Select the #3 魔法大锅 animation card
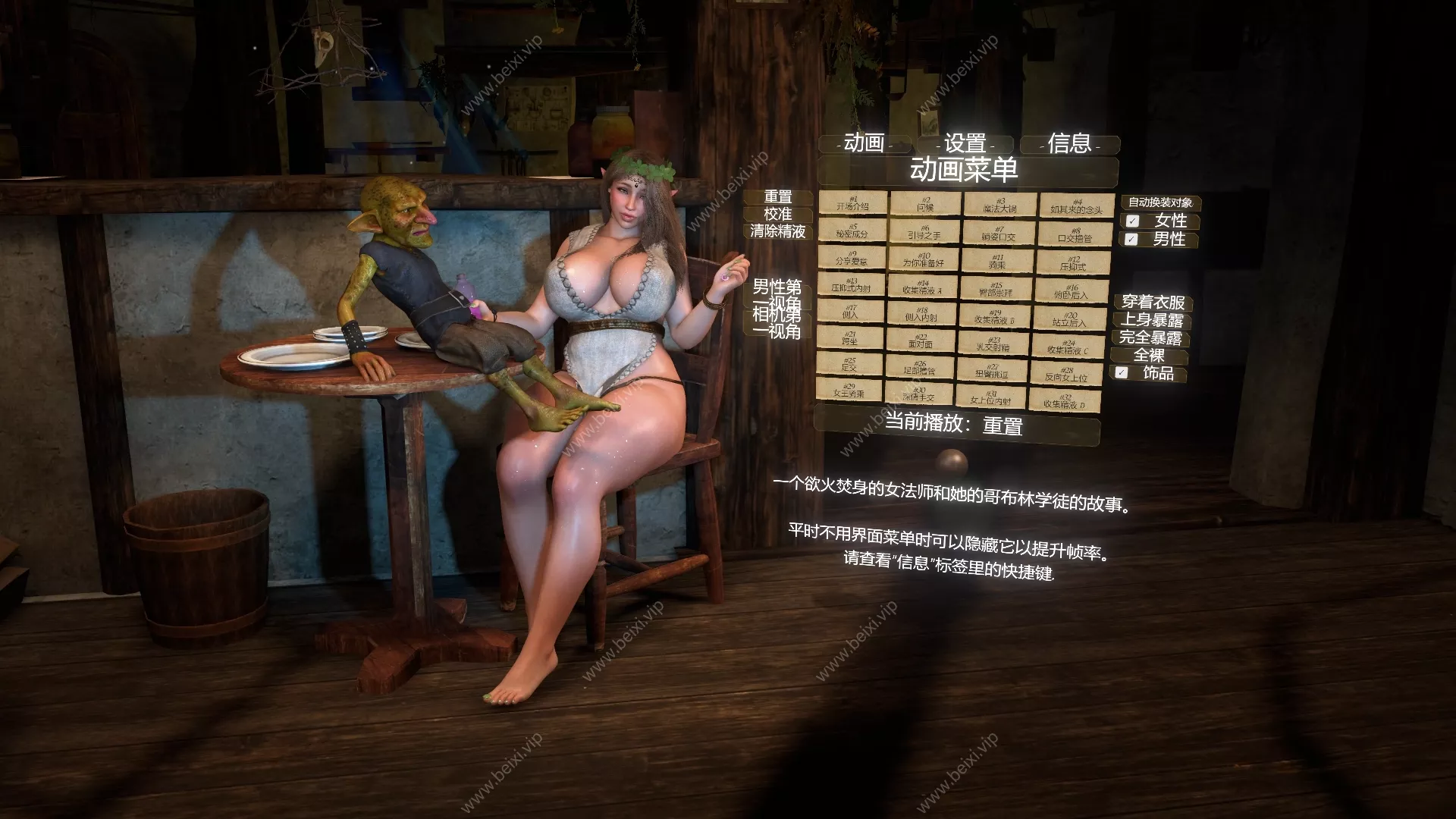Viewport: 1456px width, 819px height. (999, 203)
